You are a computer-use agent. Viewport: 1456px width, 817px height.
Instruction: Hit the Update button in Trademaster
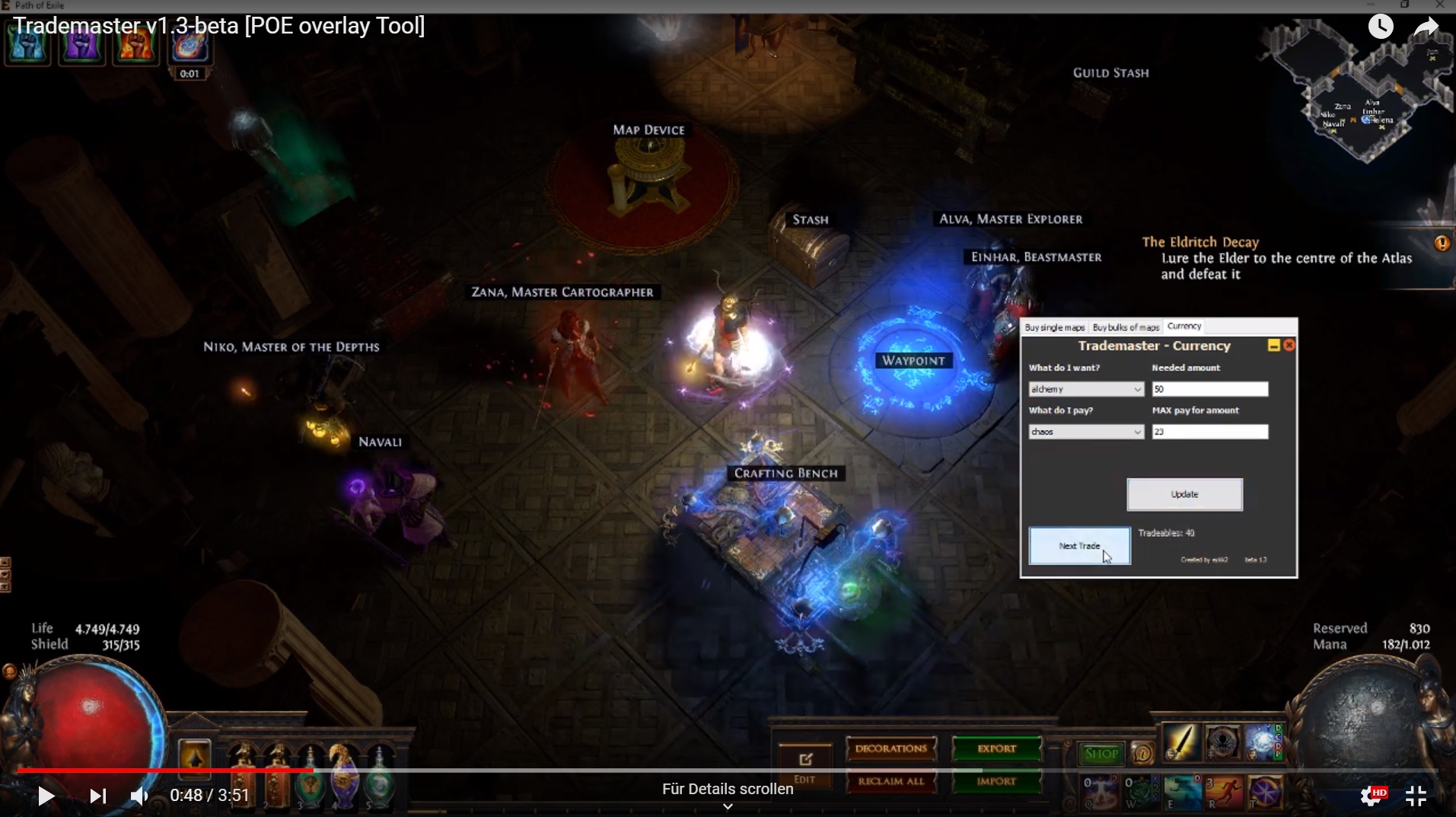(x=1184, y=495)
